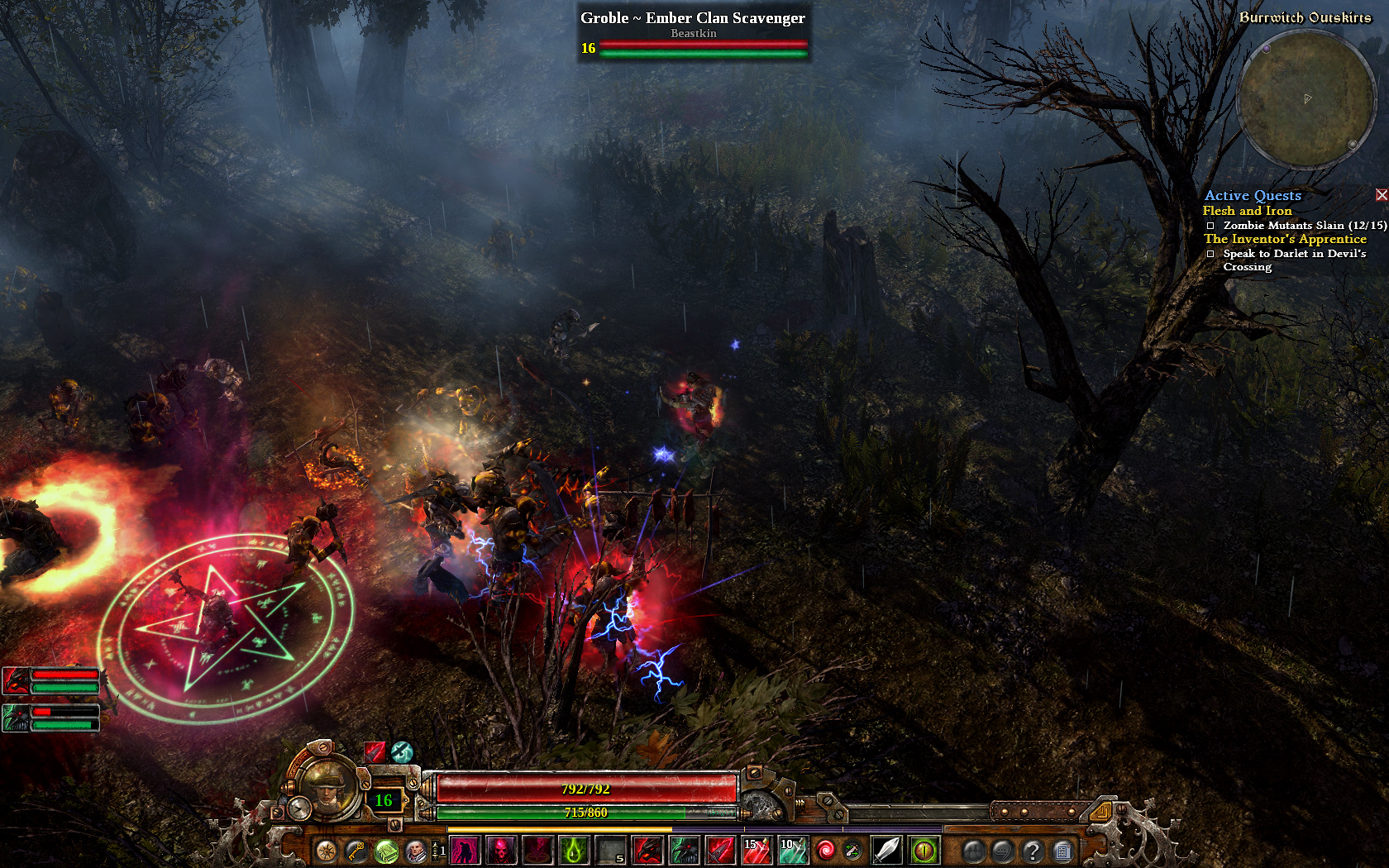This screenshot has height=868, width=1389.
Task: Open the help question mark button
Action: pos(1033,850)
